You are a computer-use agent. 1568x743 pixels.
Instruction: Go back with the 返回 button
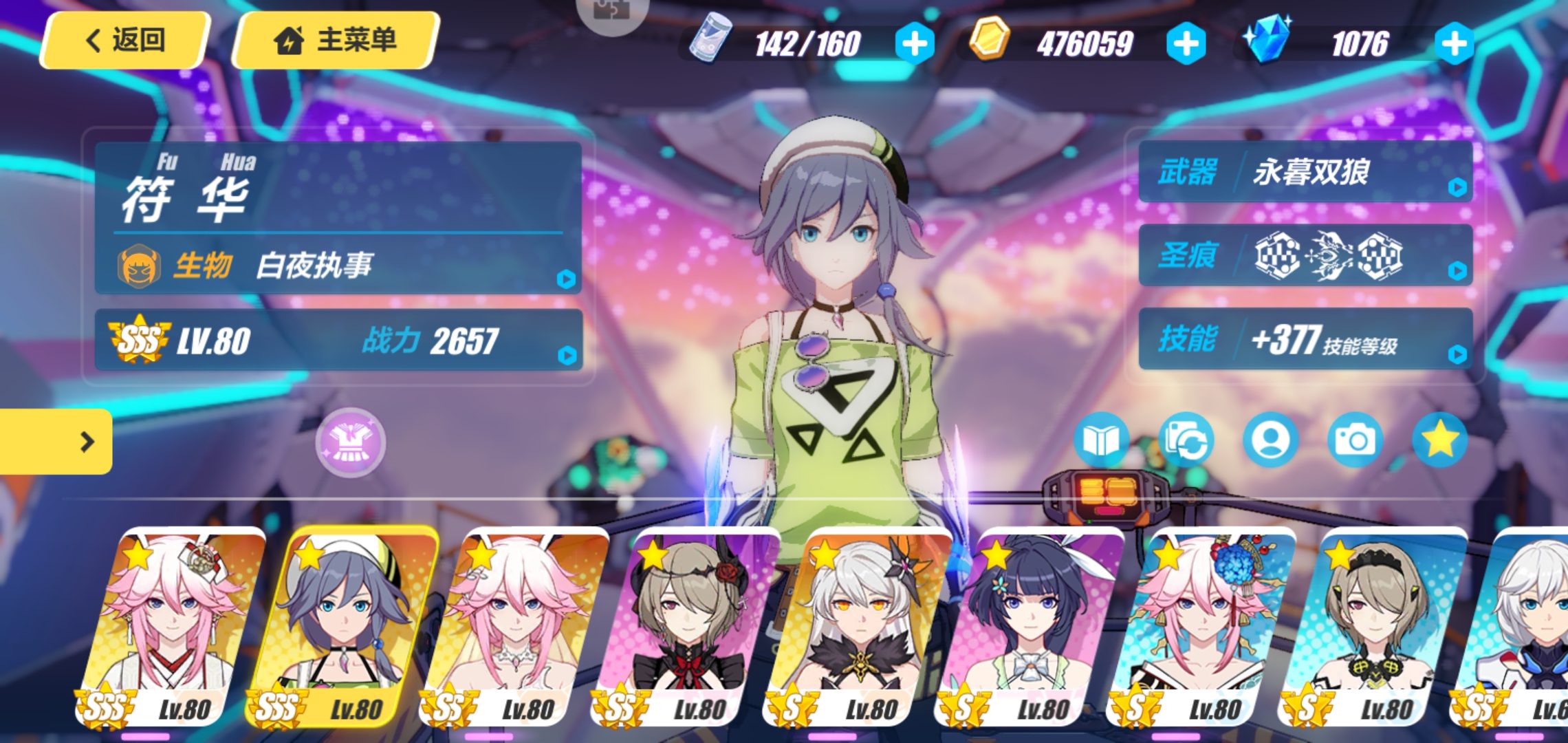tap(125, 40)
